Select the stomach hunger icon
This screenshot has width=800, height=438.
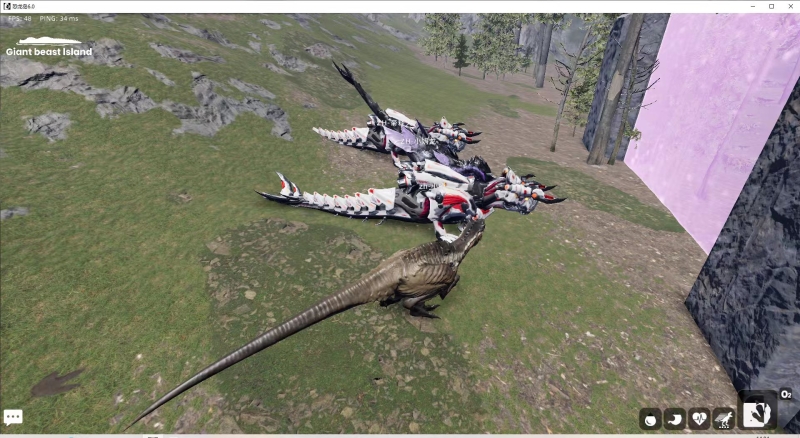674,419
